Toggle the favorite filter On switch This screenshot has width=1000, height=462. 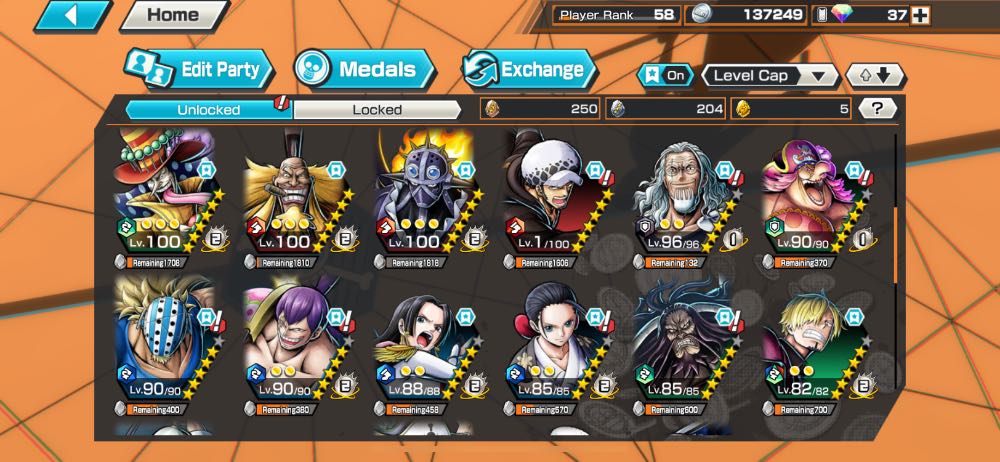(x=664, y=75)
